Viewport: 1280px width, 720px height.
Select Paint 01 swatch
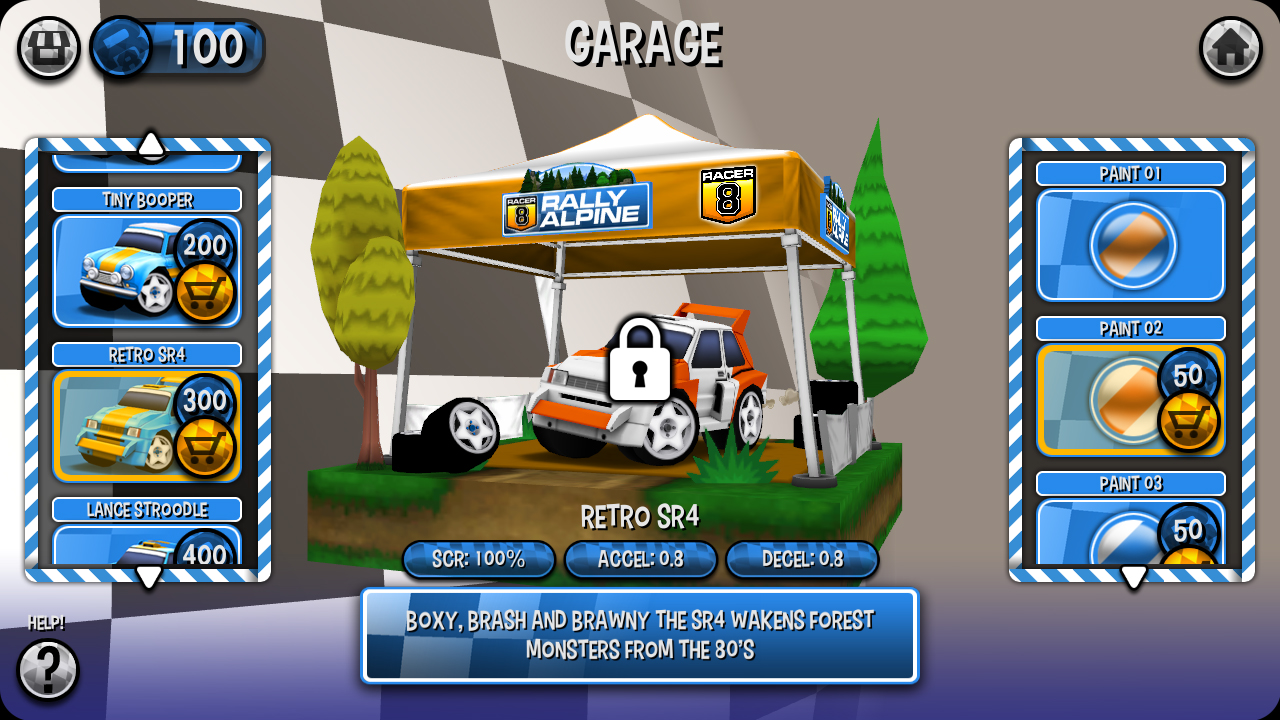pyautogui.click(x=1130, y=244)
